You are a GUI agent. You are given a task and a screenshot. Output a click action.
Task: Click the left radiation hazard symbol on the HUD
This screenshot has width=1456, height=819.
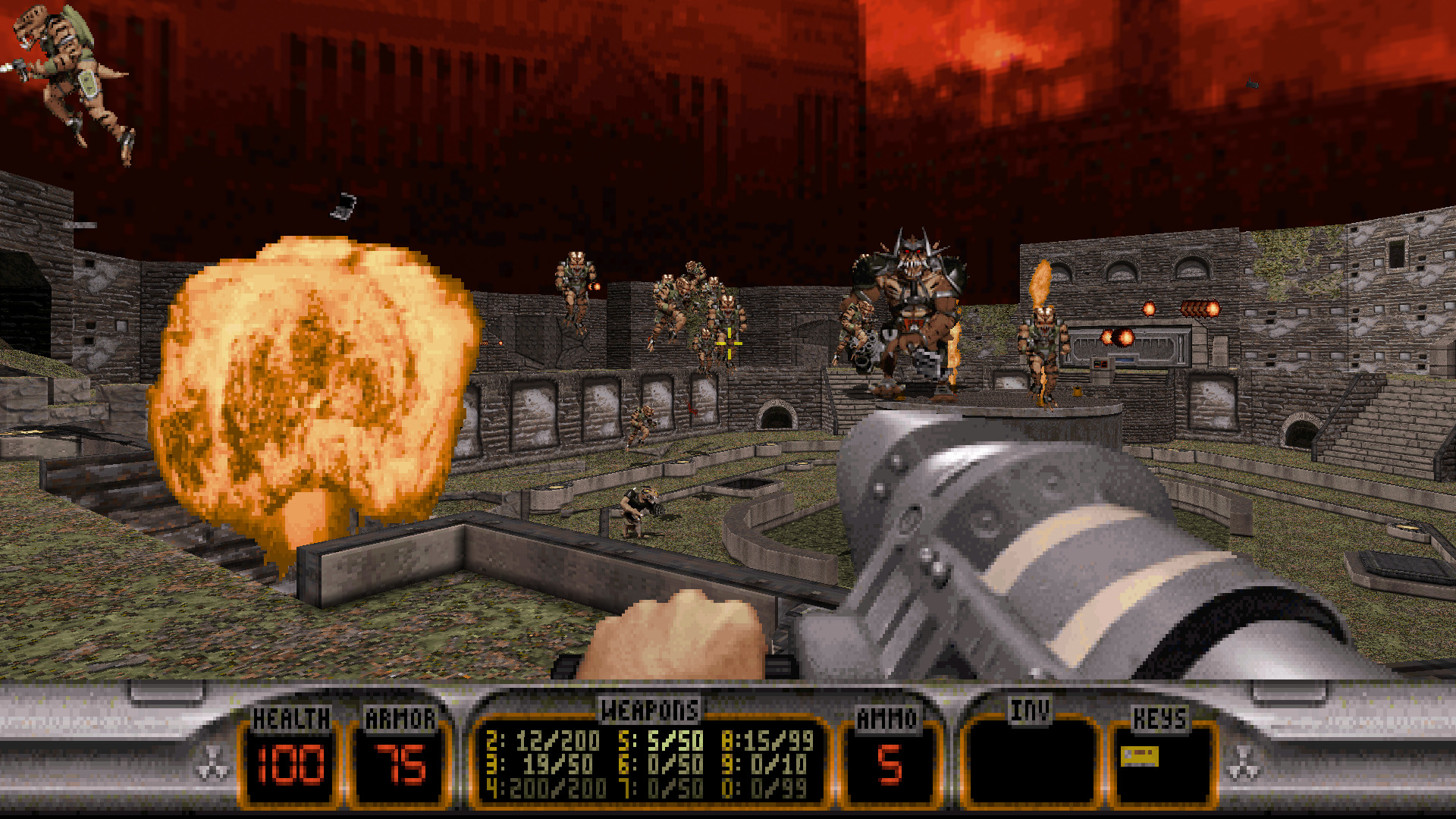212,764
